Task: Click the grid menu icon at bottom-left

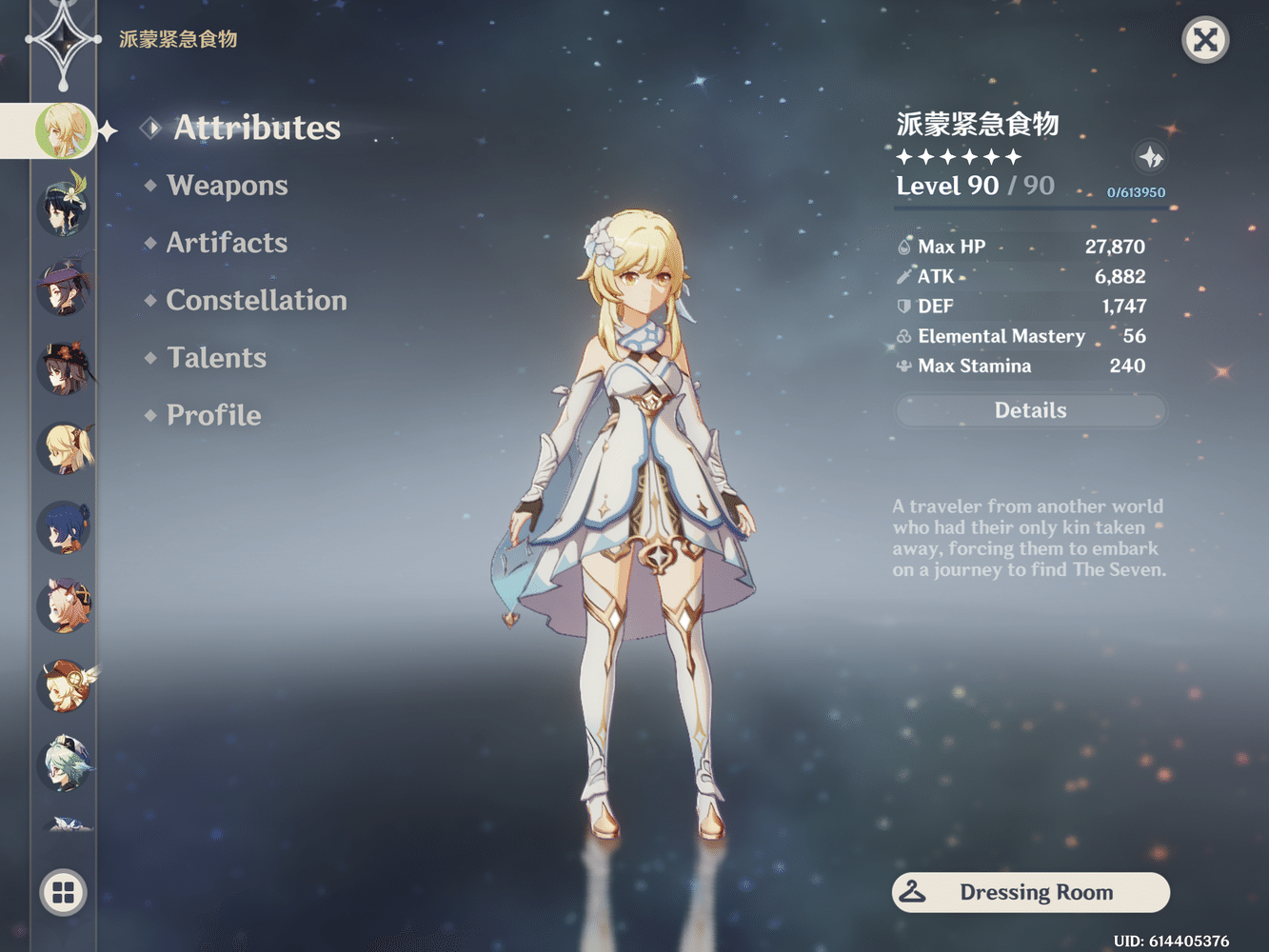Action: point(63,893)
